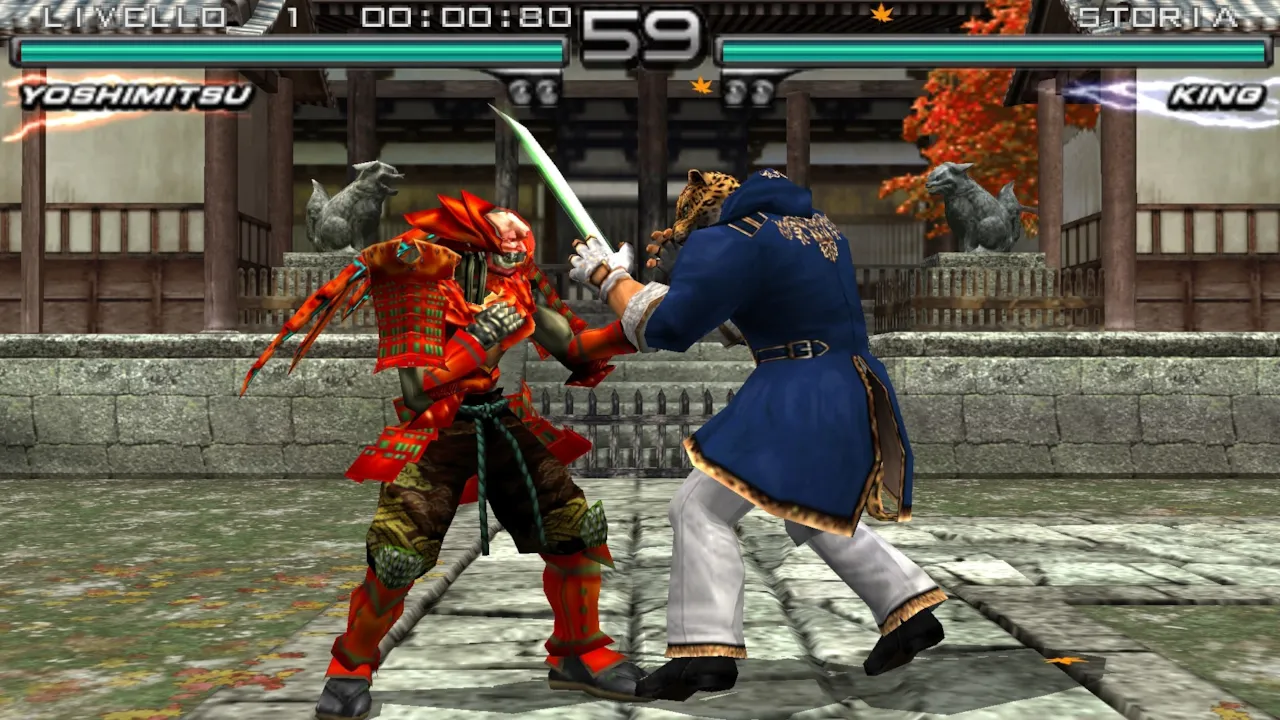Screen dimensions: 1280x720
Task: Click the orange maple leaf beside the timer
Action: [x=701, y=85]
